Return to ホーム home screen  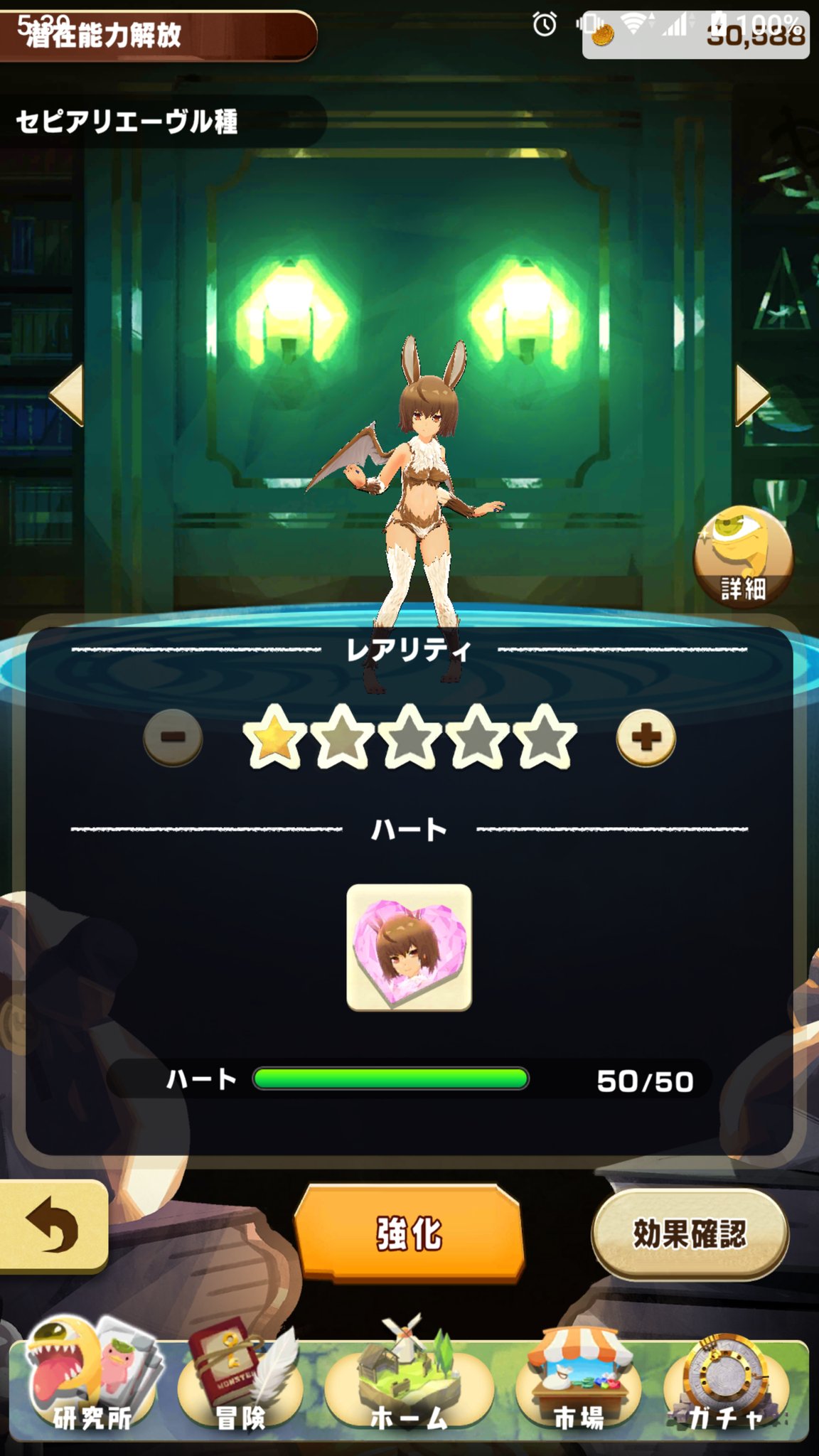[x=409, y=1383]
